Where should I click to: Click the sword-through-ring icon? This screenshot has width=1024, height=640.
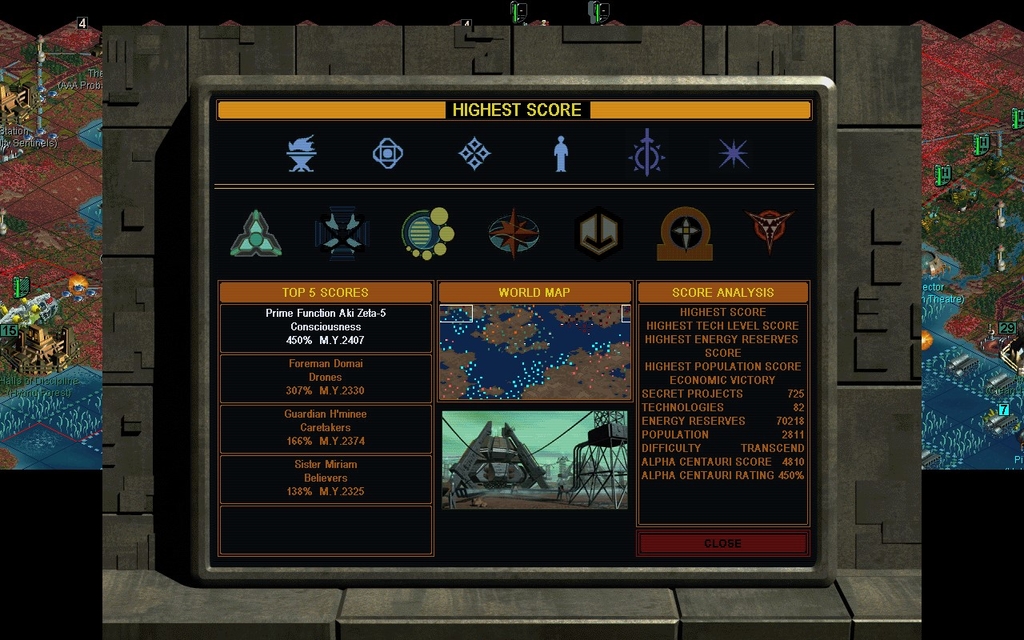pyautogui.click(x=646, y=154)
